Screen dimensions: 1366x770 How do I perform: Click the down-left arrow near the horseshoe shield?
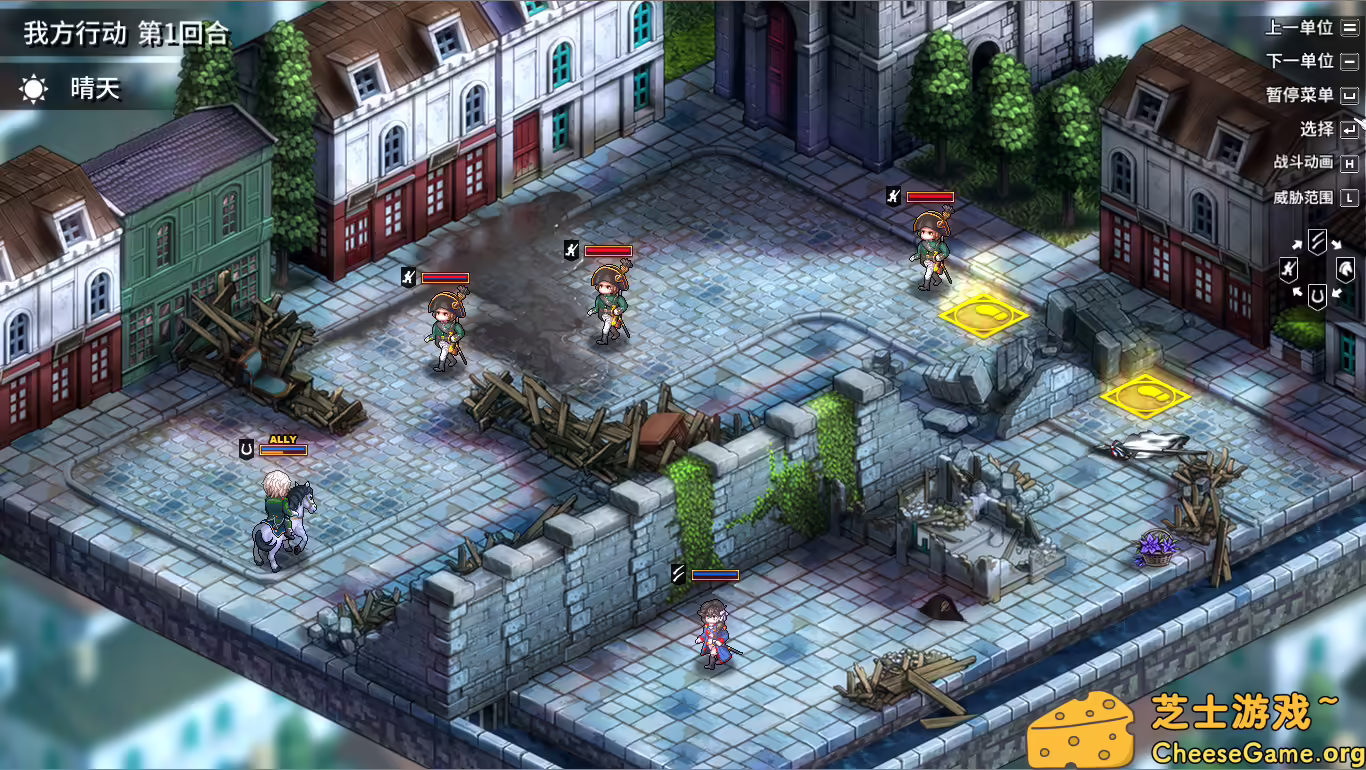pyautogui.click(x=1297, y=292)
